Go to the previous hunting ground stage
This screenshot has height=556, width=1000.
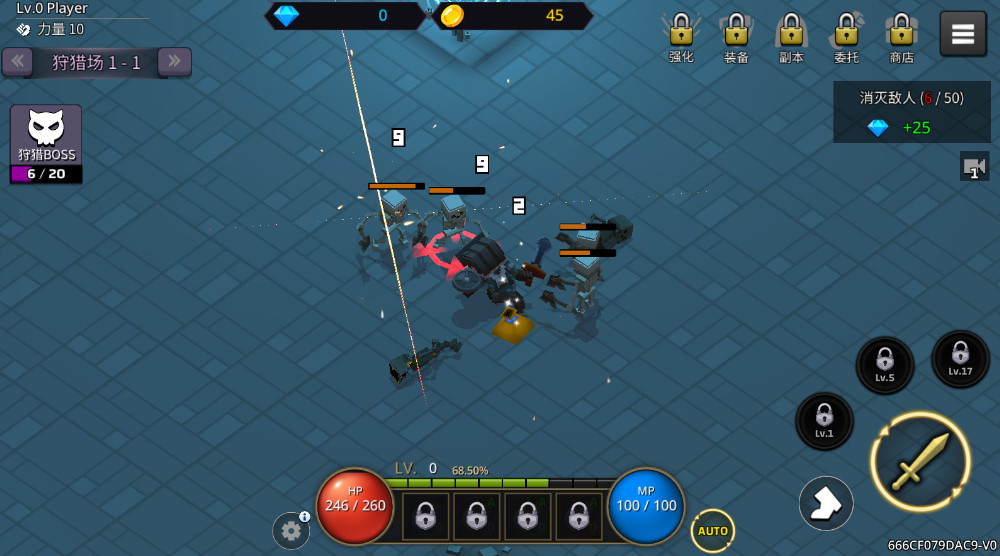coord(17,62)
